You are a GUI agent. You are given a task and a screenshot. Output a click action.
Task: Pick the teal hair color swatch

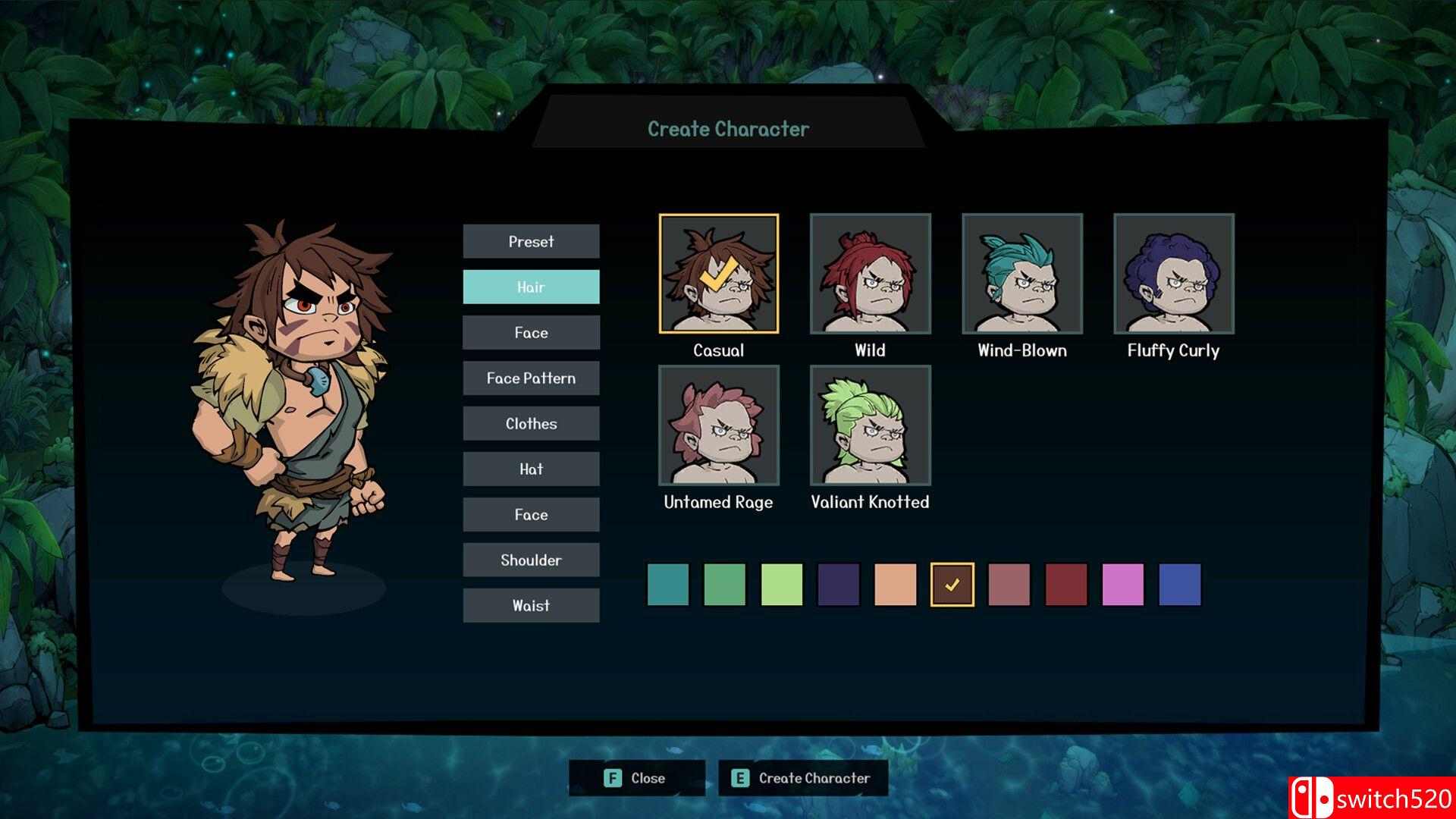(x=668, y=585)
